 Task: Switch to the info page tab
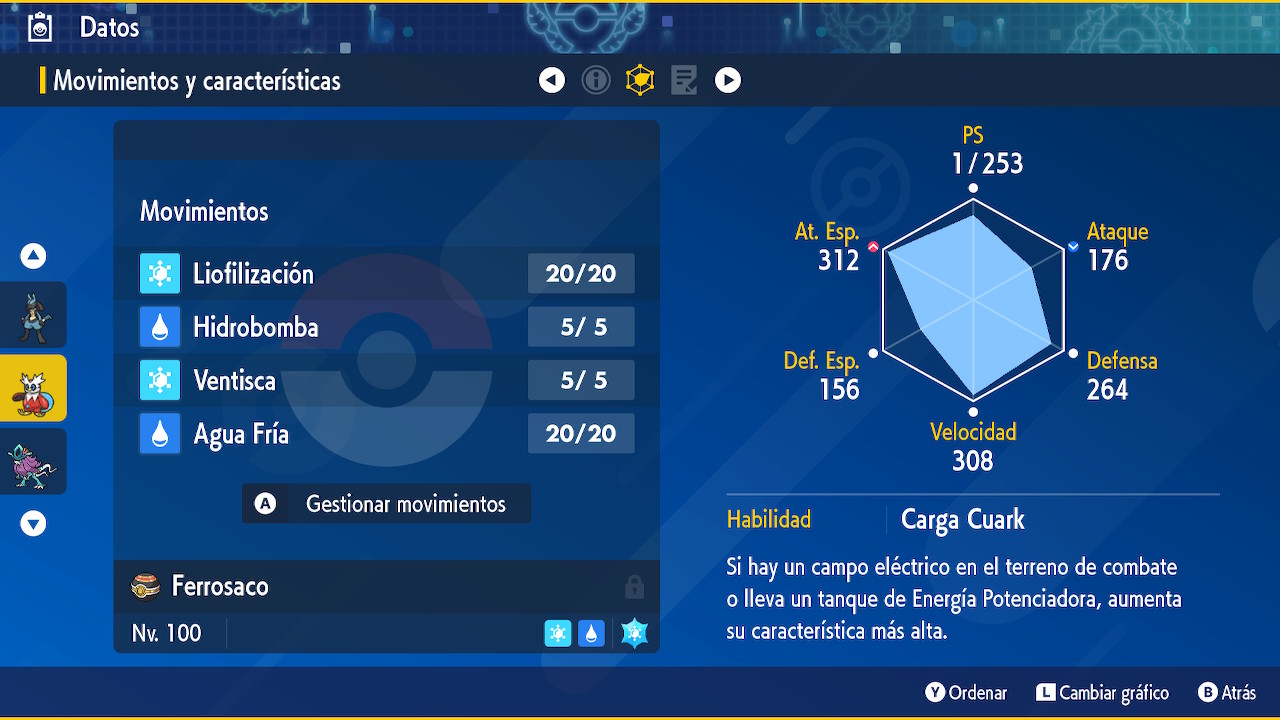tap(596, 80)
